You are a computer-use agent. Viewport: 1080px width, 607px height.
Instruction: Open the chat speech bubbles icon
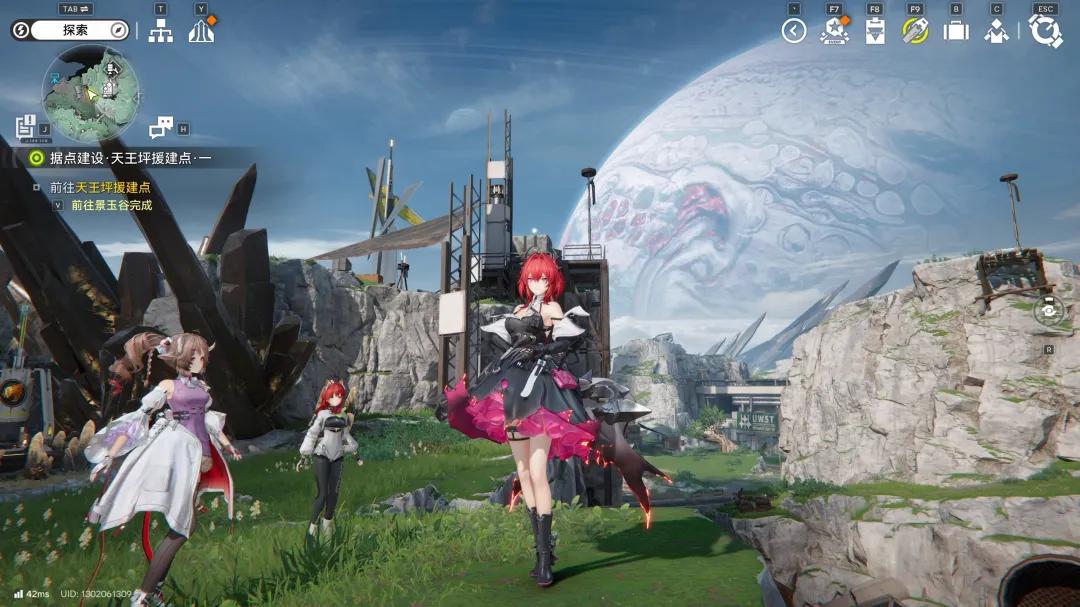click(x=161, y=127)
